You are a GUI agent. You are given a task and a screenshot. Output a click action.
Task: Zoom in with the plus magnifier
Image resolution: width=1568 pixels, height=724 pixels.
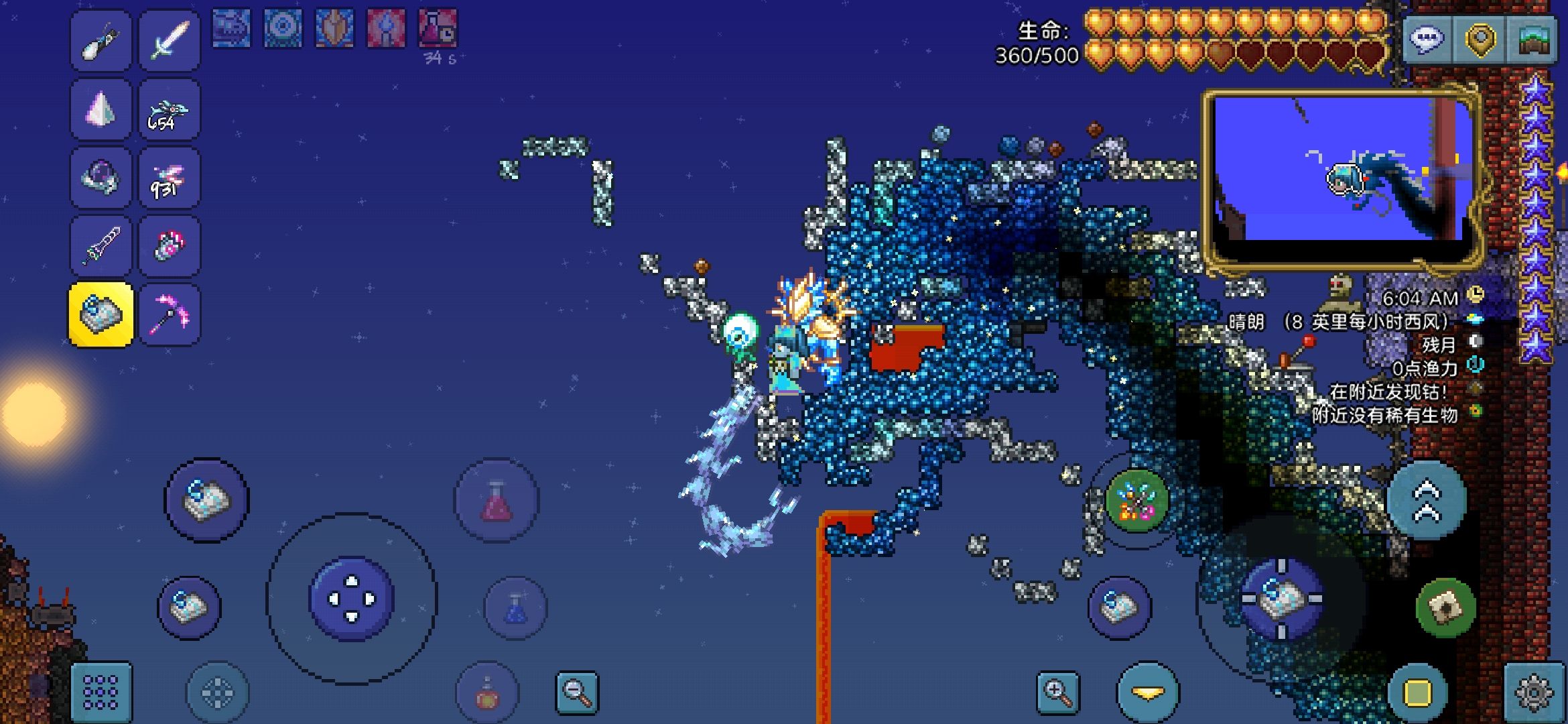point(1058,692)
